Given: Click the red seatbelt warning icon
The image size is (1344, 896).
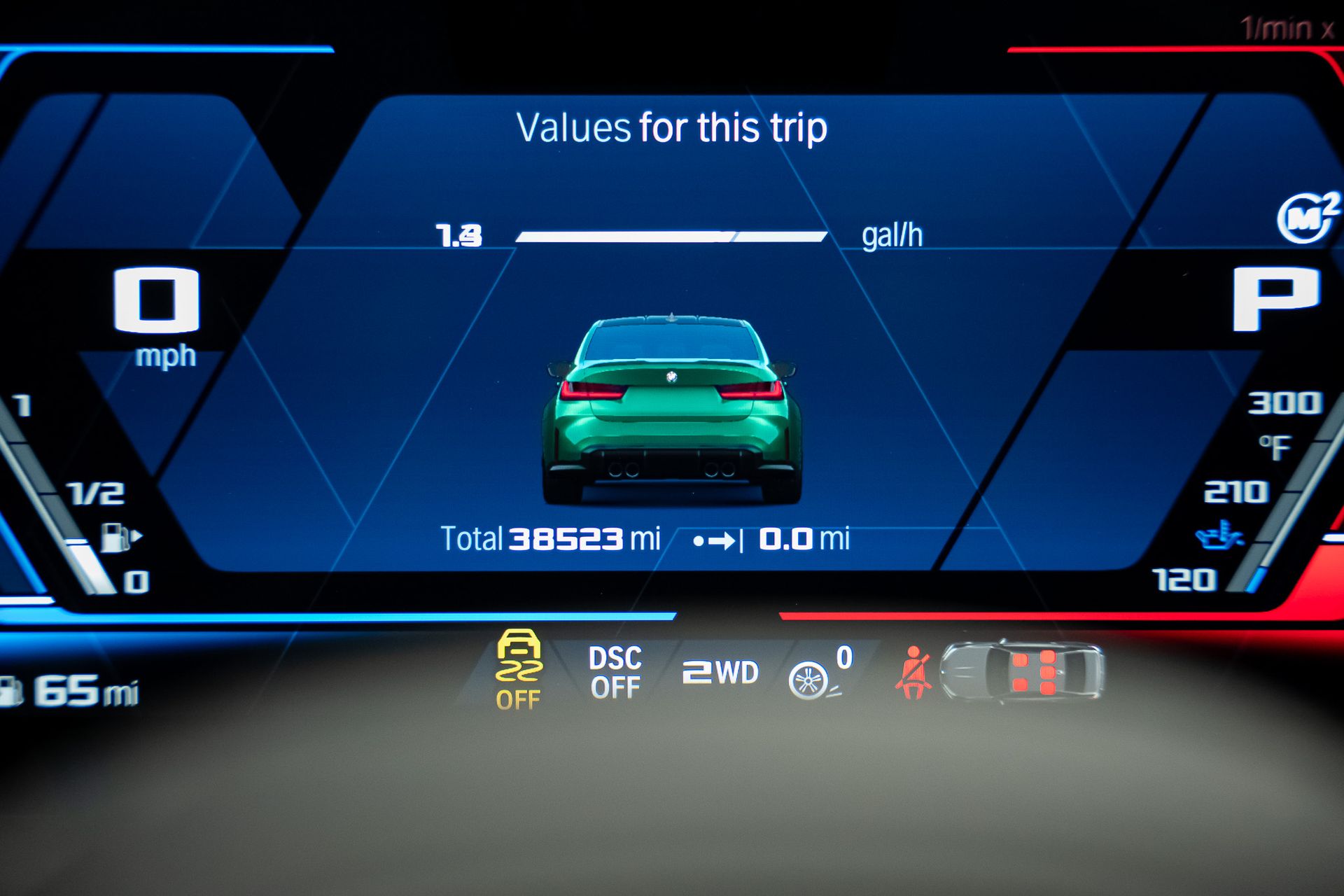Looking at the screenshot, I should pos(913,673).
